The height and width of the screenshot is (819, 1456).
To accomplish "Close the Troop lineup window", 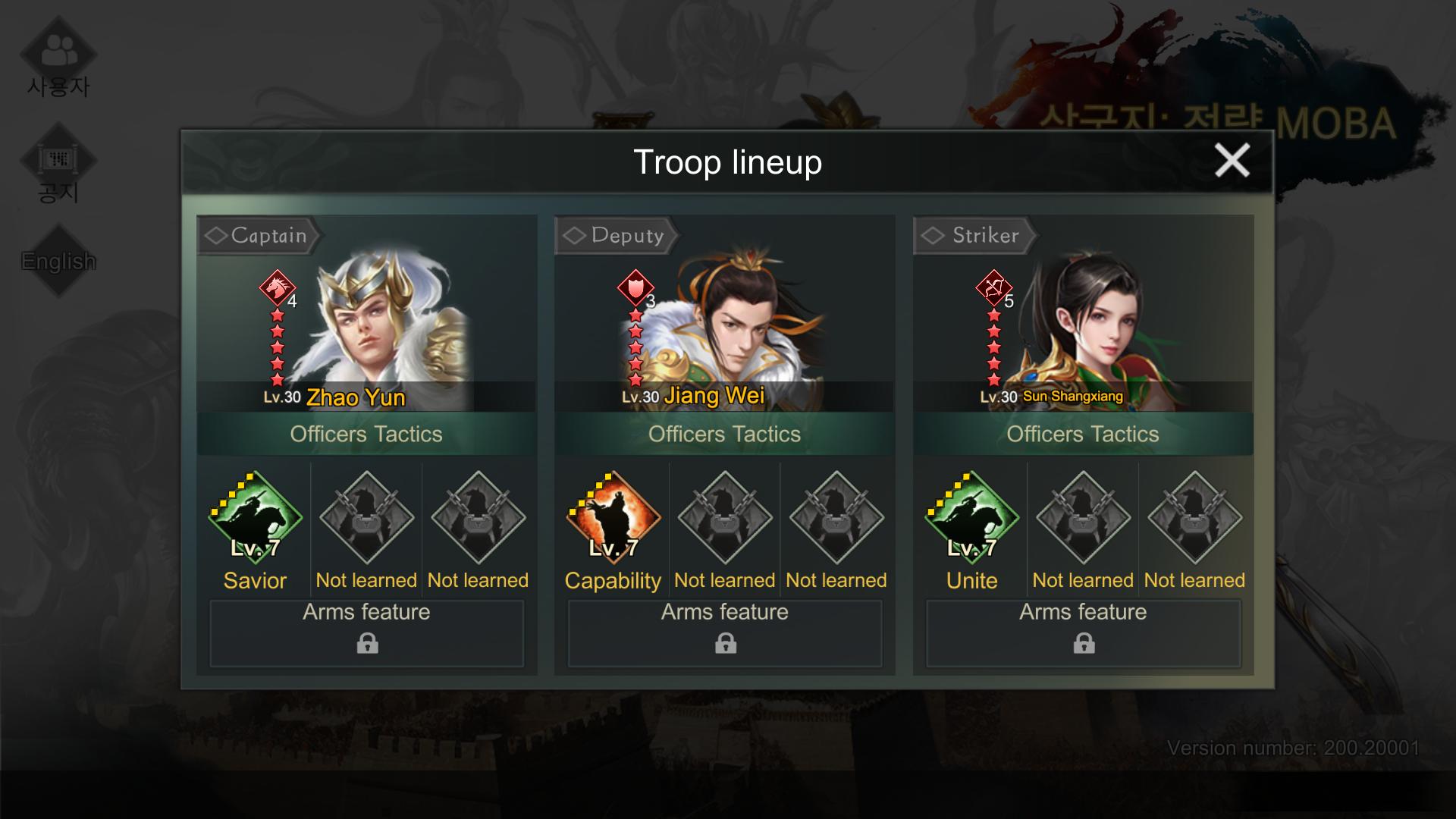I will 1232,161.
